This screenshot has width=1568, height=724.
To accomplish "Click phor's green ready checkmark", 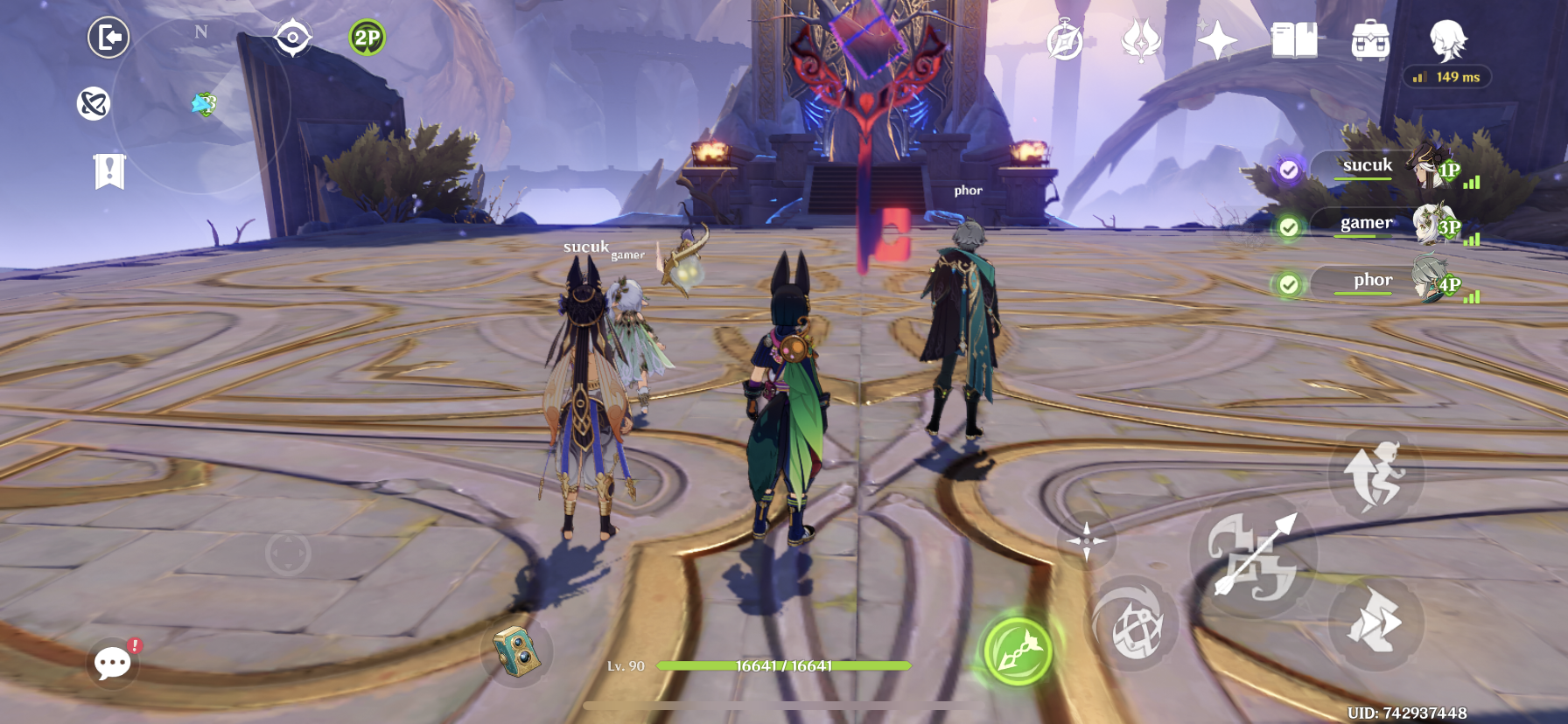I will coord(1289,283).
